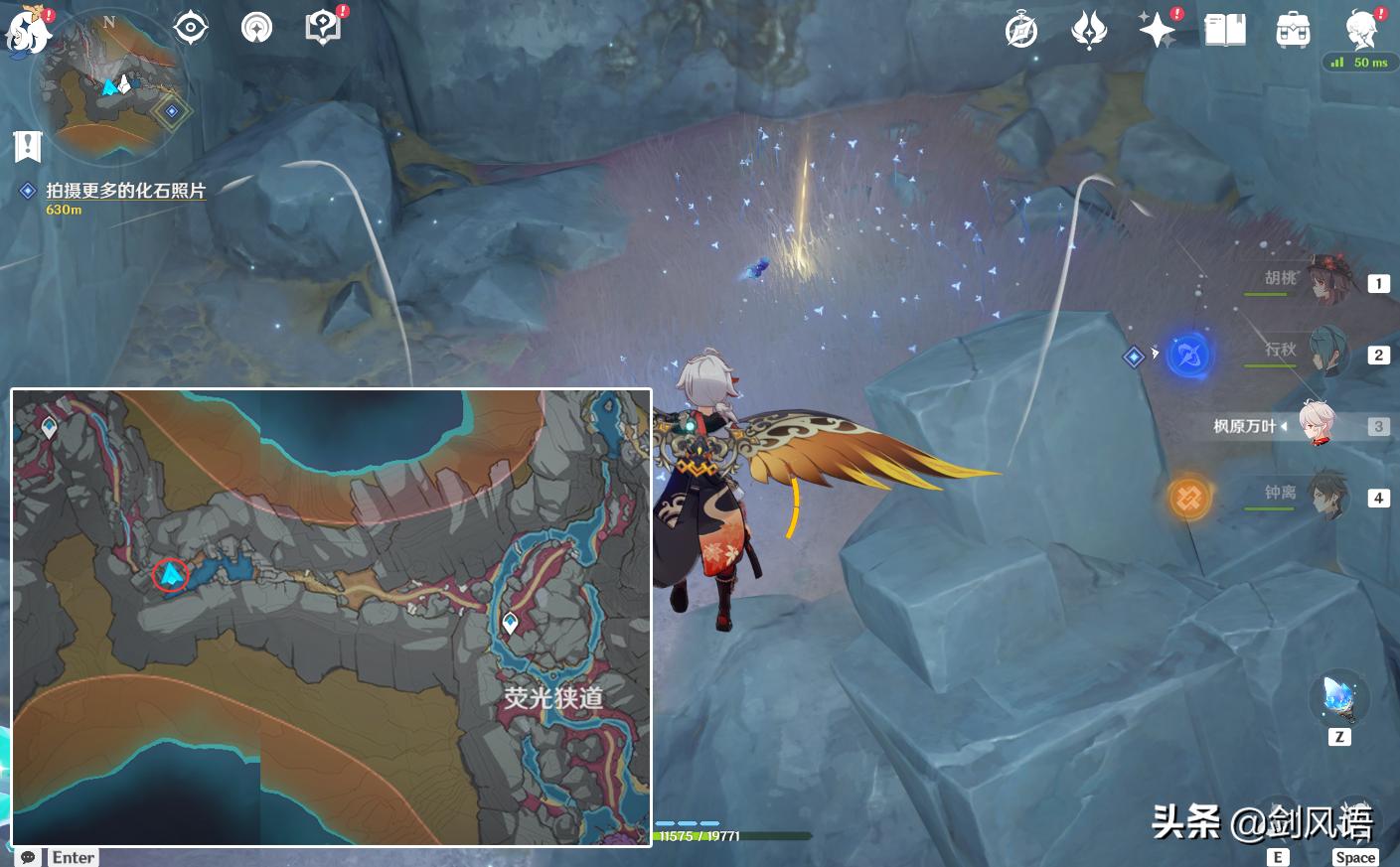Screen dimensions: 1400x867
Task: Select the circled player marker on map
Action: tap(171, 574)
